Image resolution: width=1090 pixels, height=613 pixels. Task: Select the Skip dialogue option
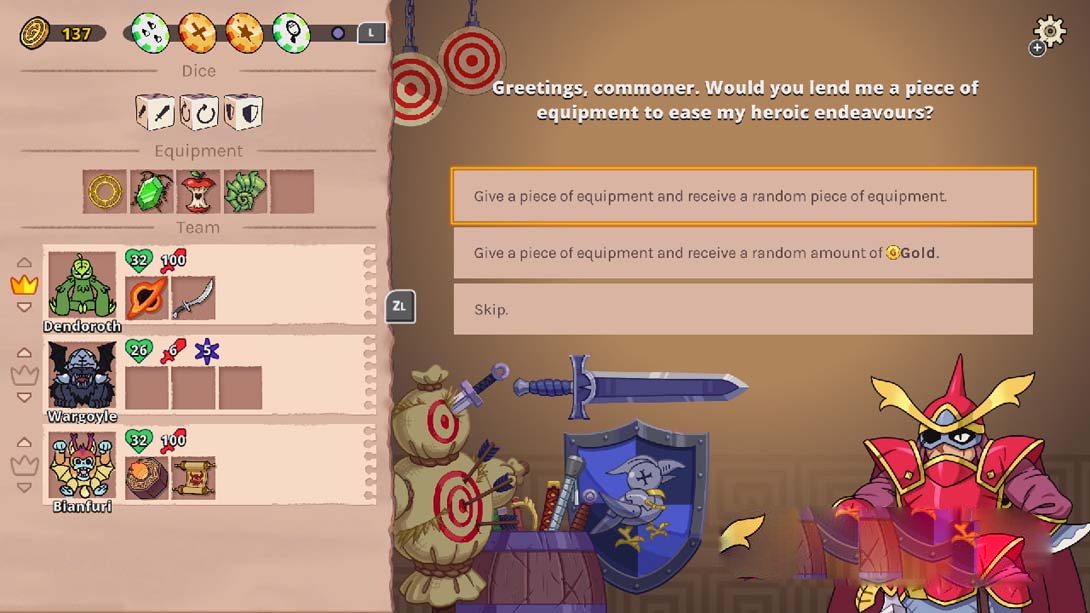point(743,309)
